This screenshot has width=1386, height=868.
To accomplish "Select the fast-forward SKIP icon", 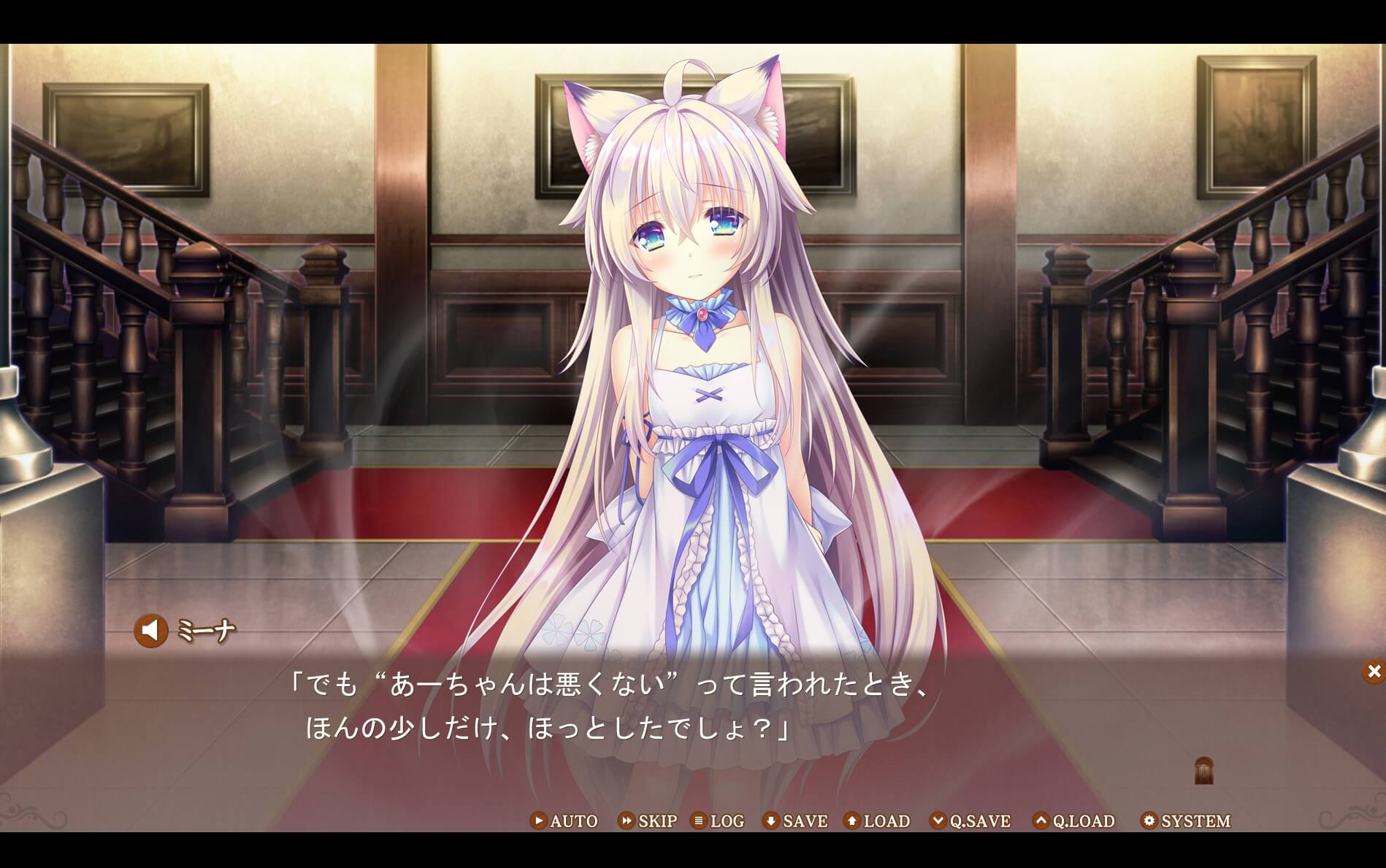I will click(626, 821).
